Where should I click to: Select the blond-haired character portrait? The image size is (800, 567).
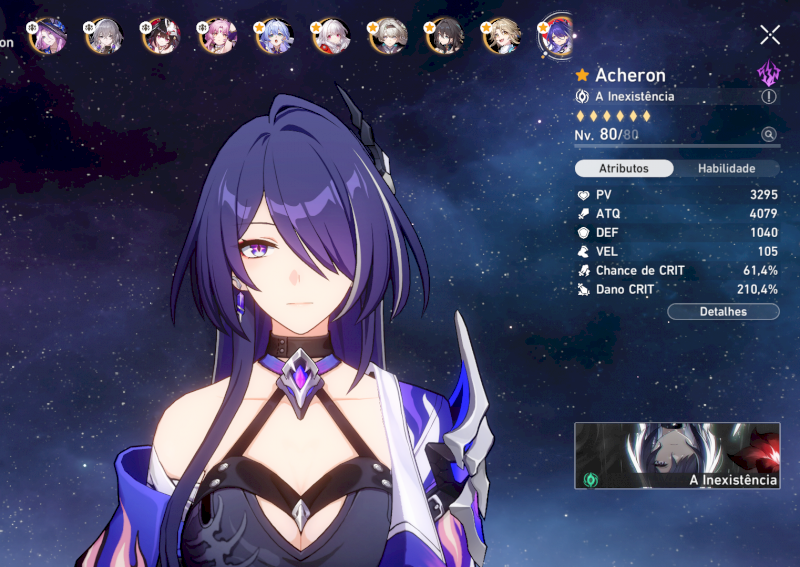coord(500,36)
